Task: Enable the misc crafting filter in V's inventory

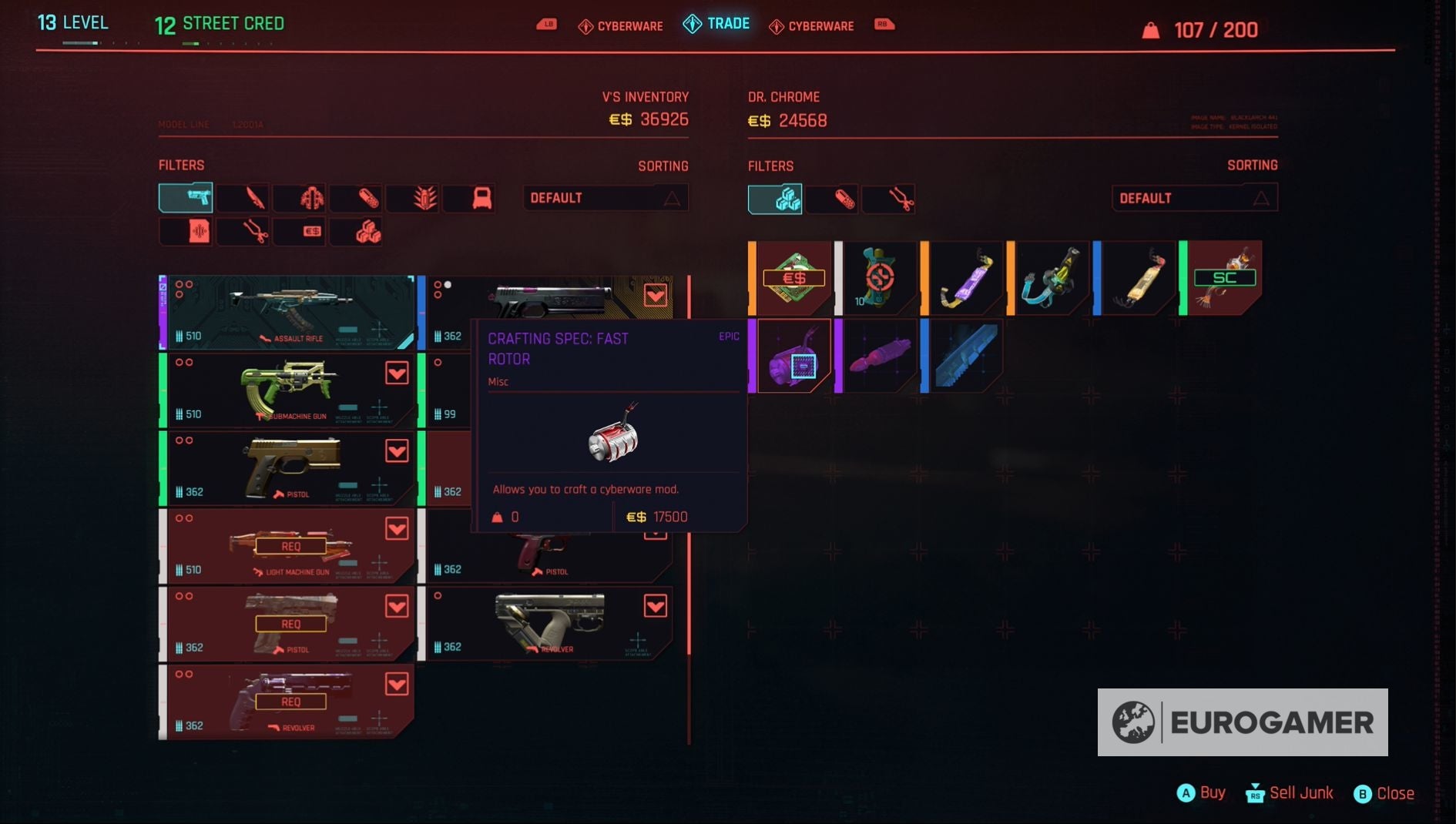Action: (357, 231)
